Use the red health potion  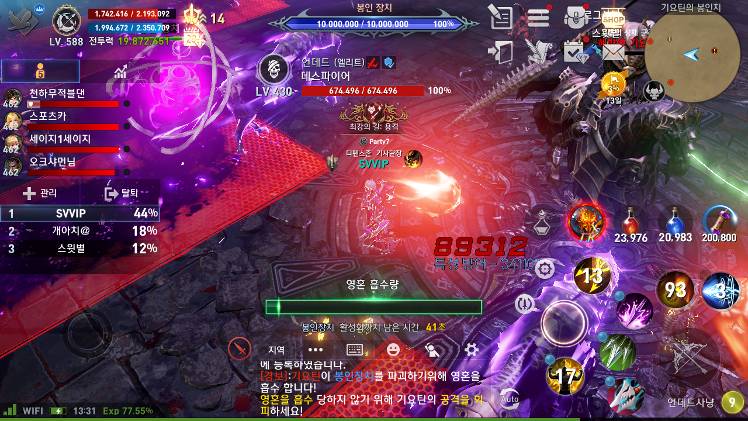coord(631,218)
